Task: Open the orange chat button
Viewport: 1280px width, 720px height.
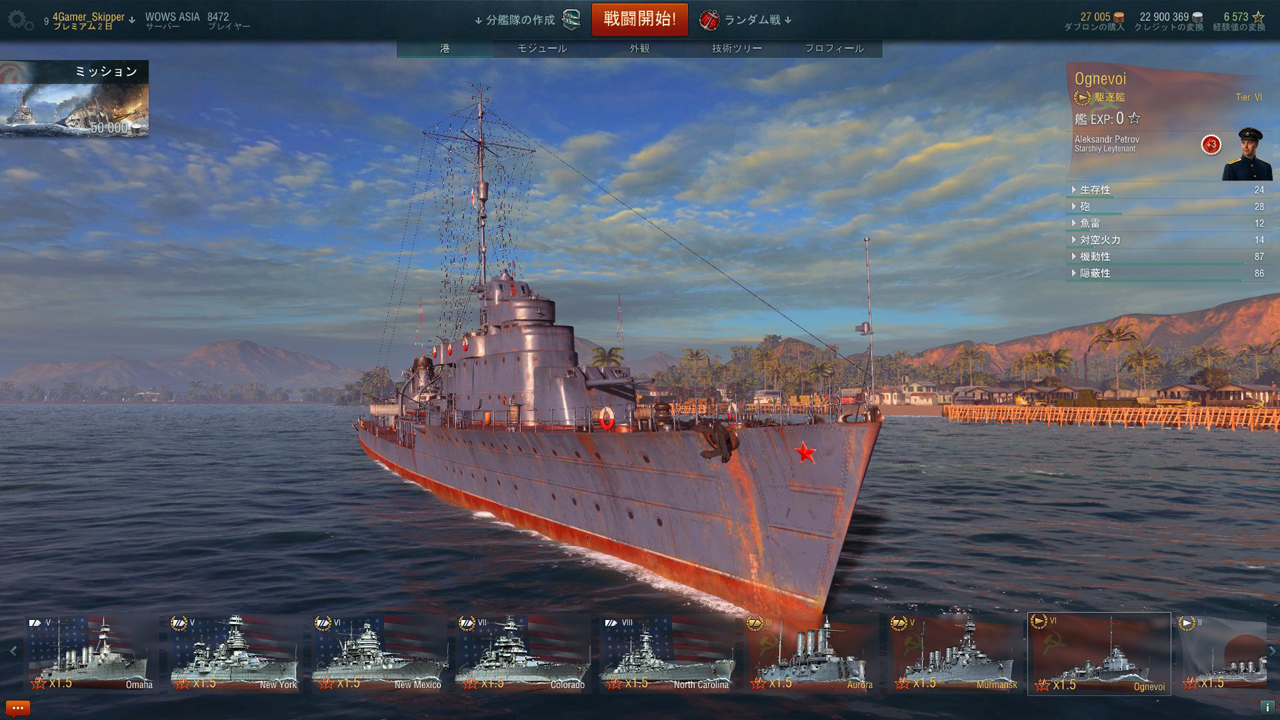Action: point(18,707)
